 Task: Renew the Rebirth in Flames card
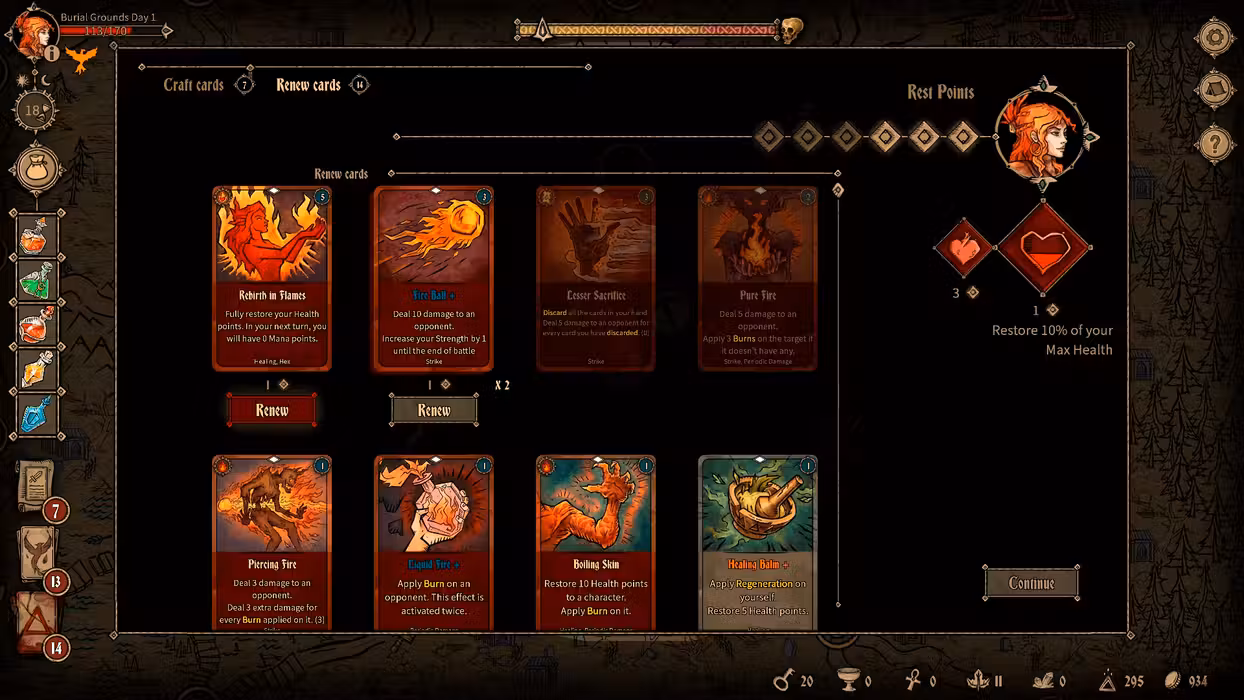pos(272,410)
